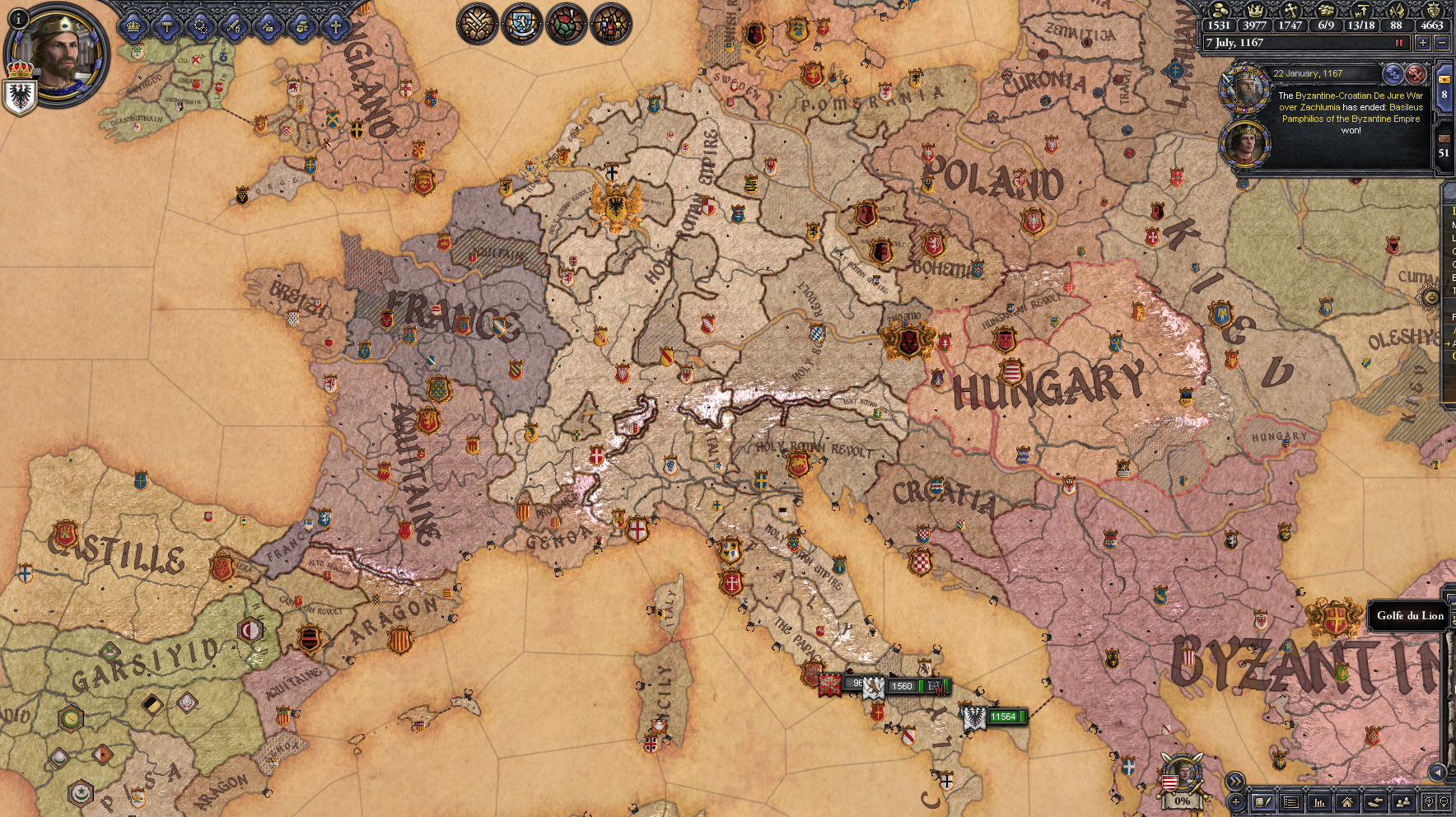Screen dimensions: 1456x817
Task: Click the crown icon in the top-left toolbar
Action: coord(133,27)
